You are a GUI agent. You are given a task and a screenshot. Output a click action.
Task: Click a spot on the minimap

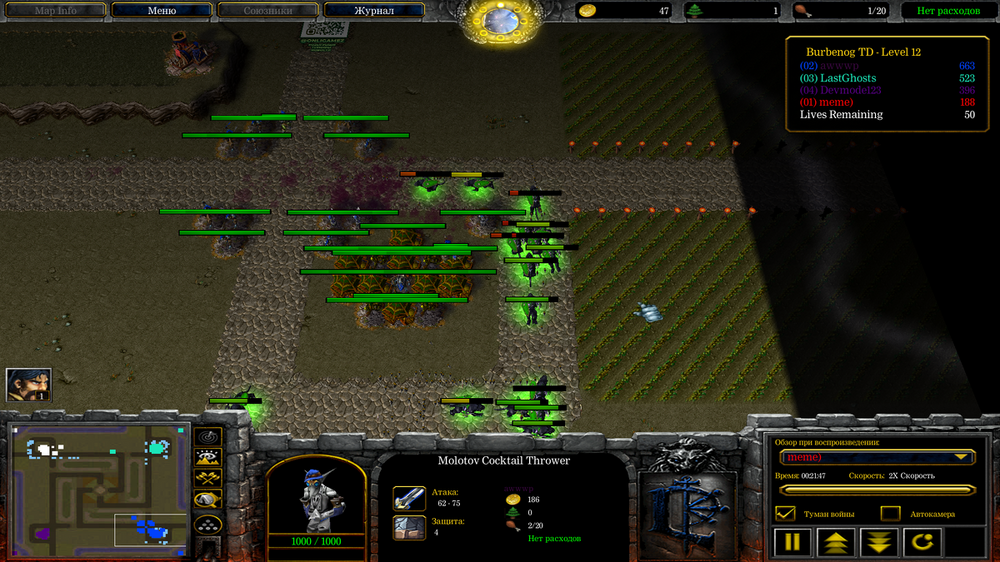[x=98, y=490]
